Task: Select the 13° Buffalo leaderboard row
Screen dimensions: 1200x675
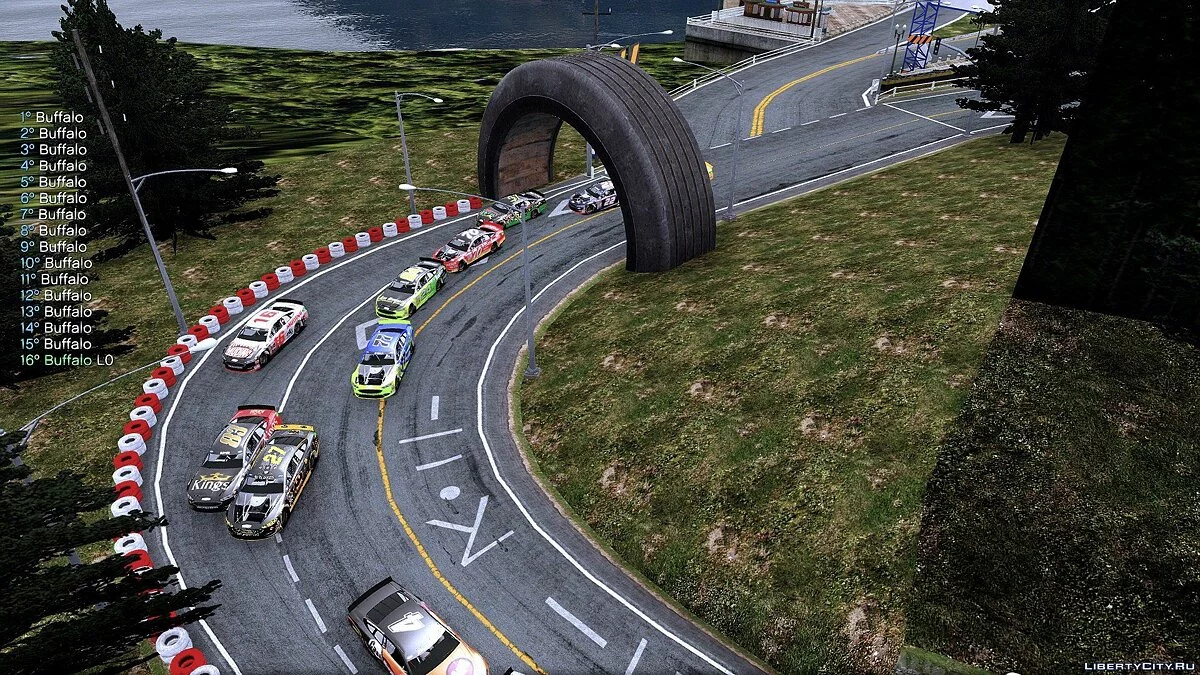Action: tap(55, 311)
